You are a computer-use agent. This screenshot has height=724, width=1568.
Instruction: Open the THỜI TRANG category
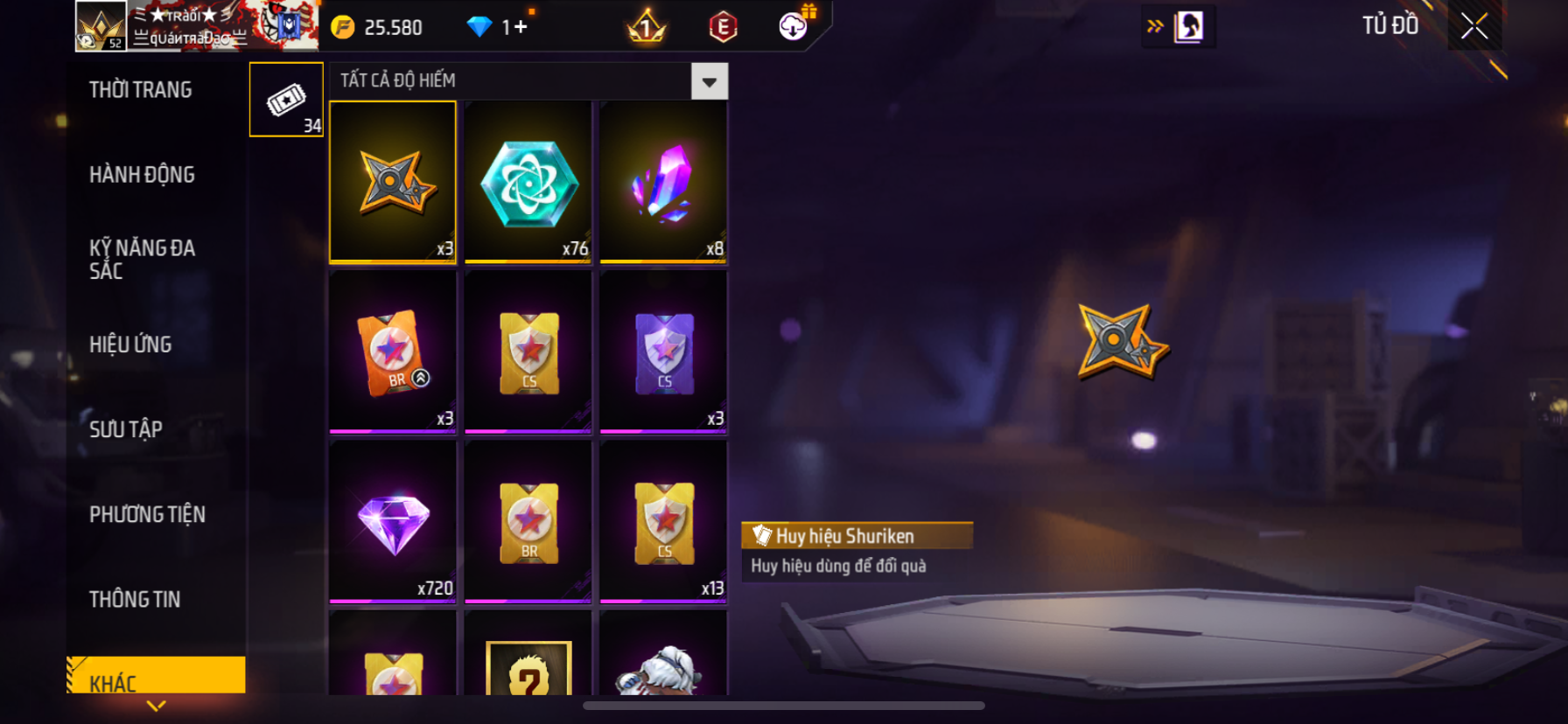click(x=141, y=90)
